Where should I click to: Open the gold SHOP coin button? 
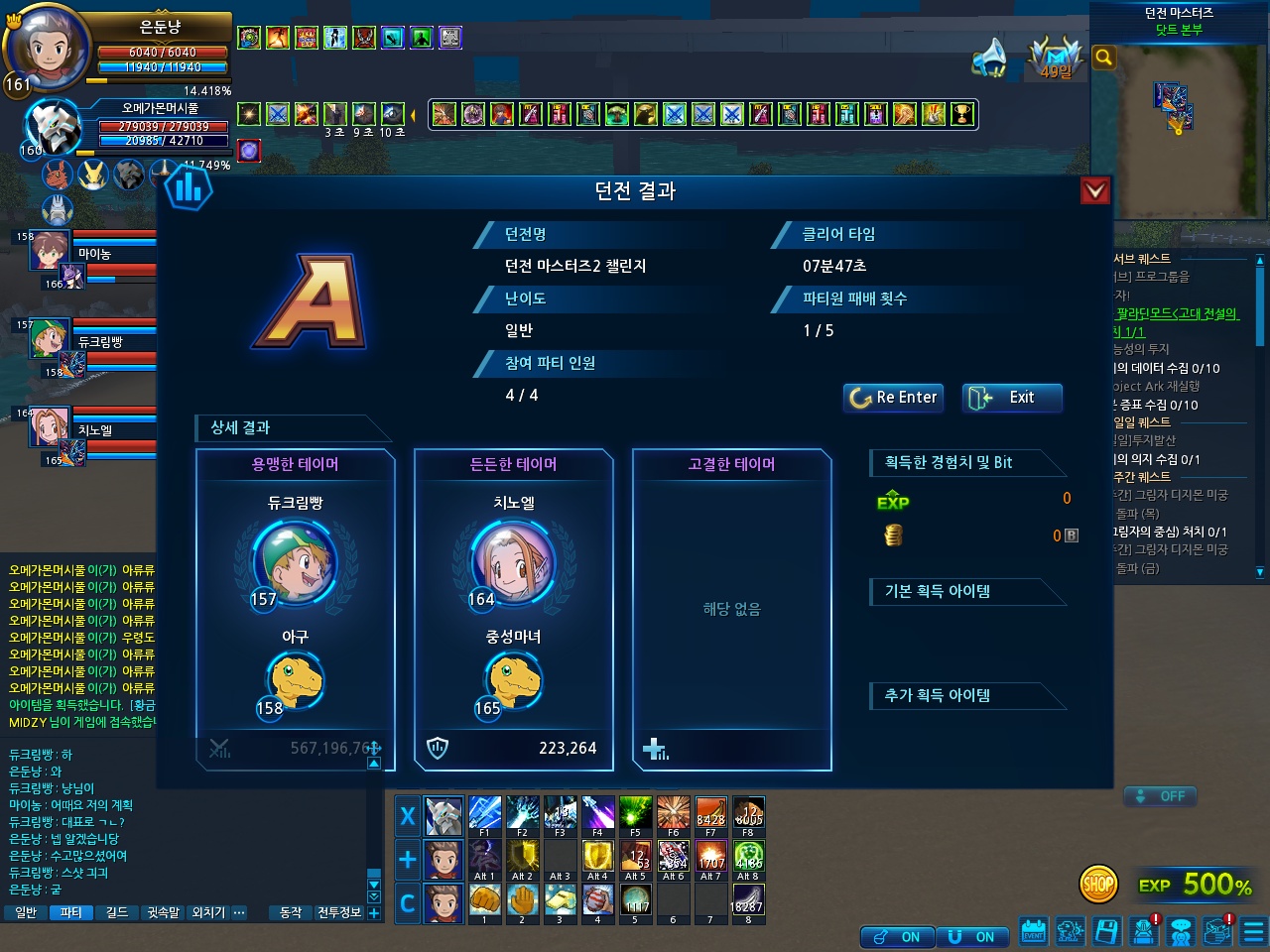[1098, 885]
